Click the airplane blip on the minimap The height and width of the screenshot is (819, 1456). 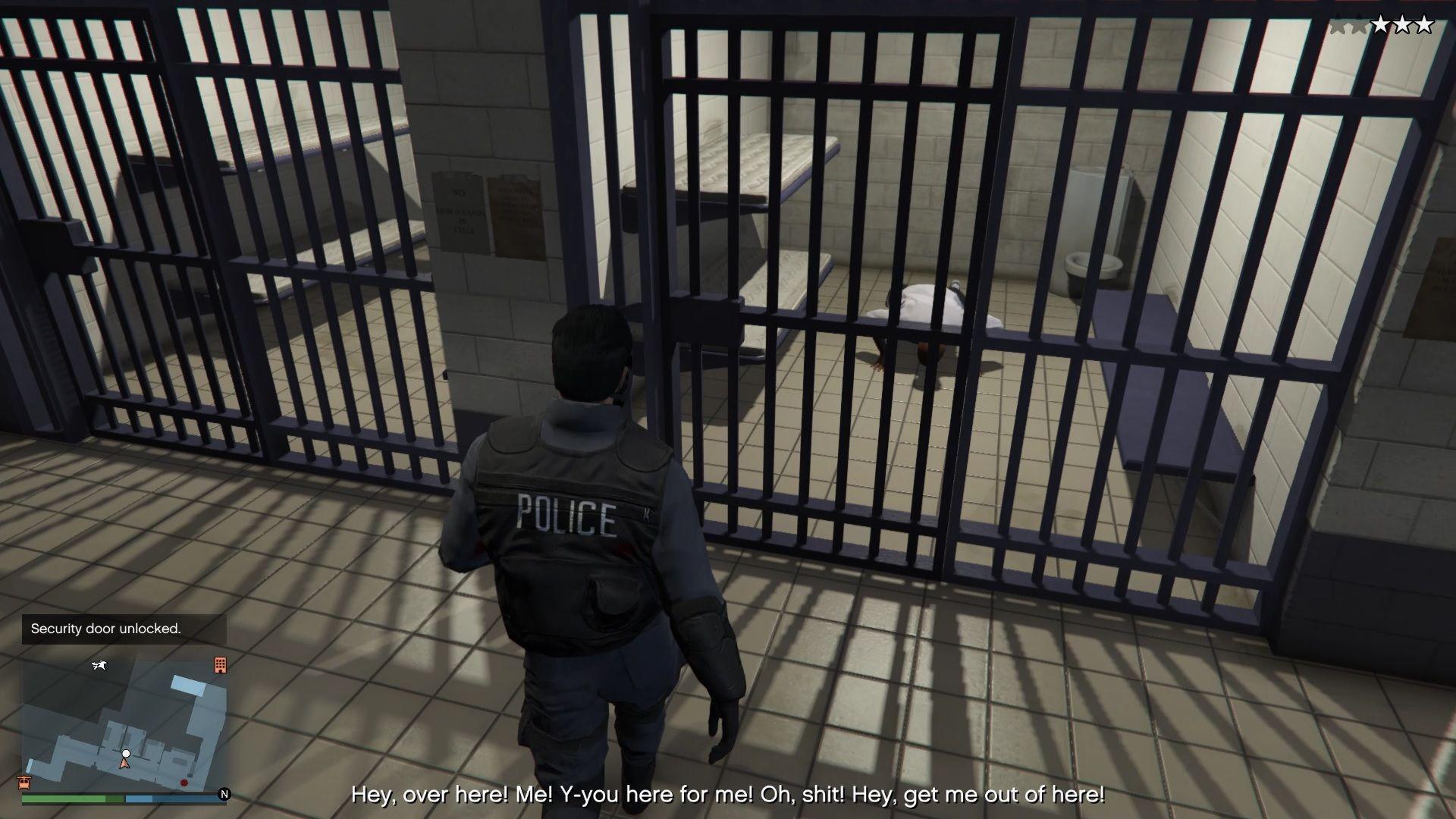click(99, 666)
